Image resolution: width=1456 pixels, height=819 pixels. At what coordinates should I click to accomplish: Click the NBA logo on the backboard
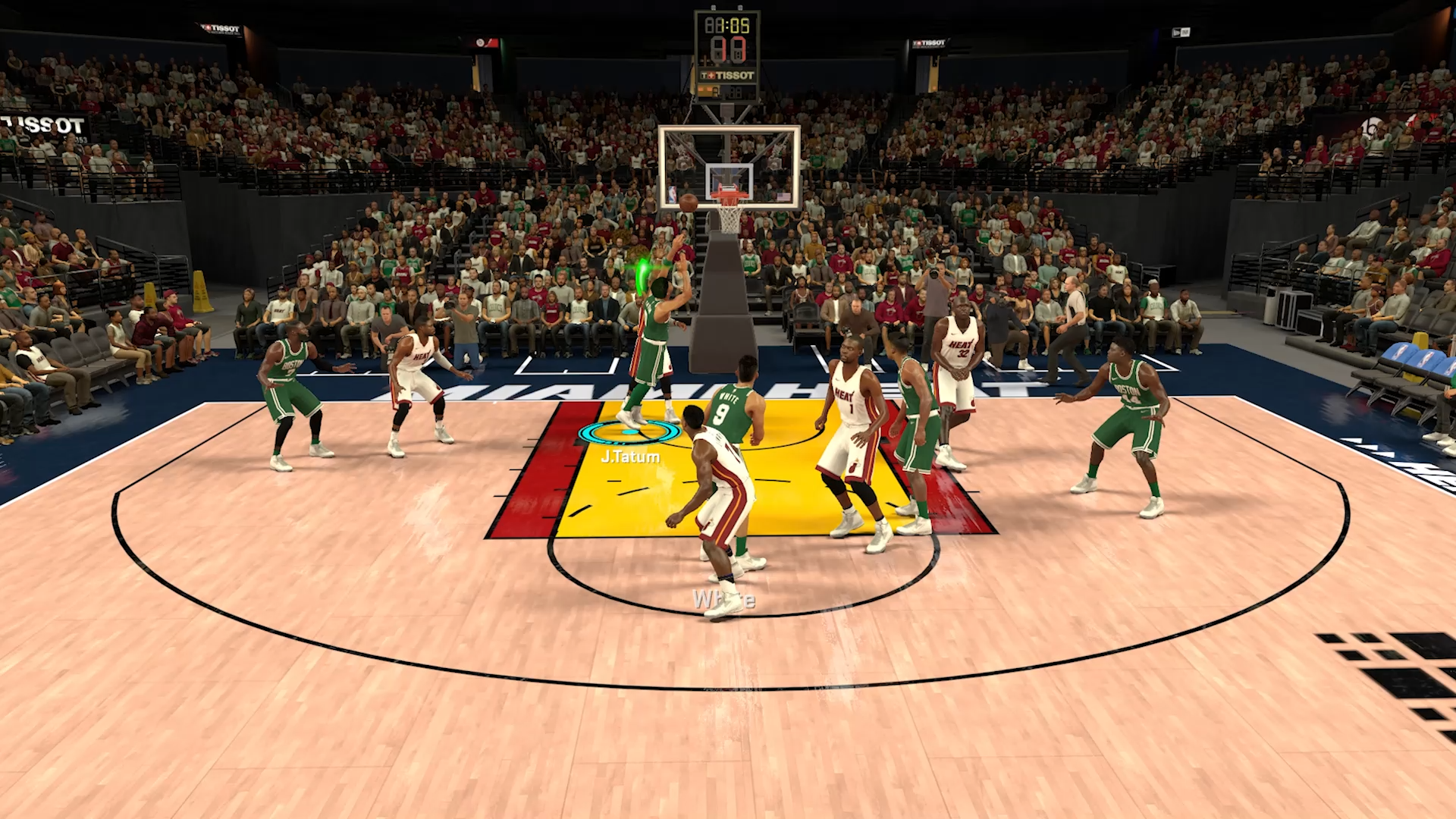pos(671,193)
